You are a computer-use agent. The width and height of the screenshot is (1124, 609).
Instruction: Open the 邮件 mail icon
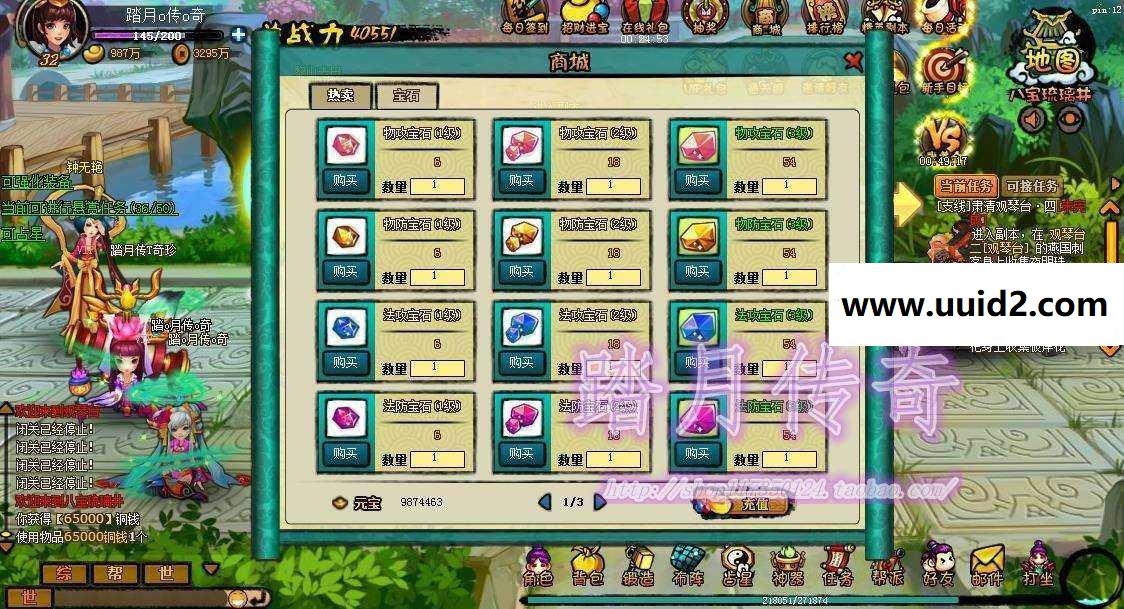point(987,565)
